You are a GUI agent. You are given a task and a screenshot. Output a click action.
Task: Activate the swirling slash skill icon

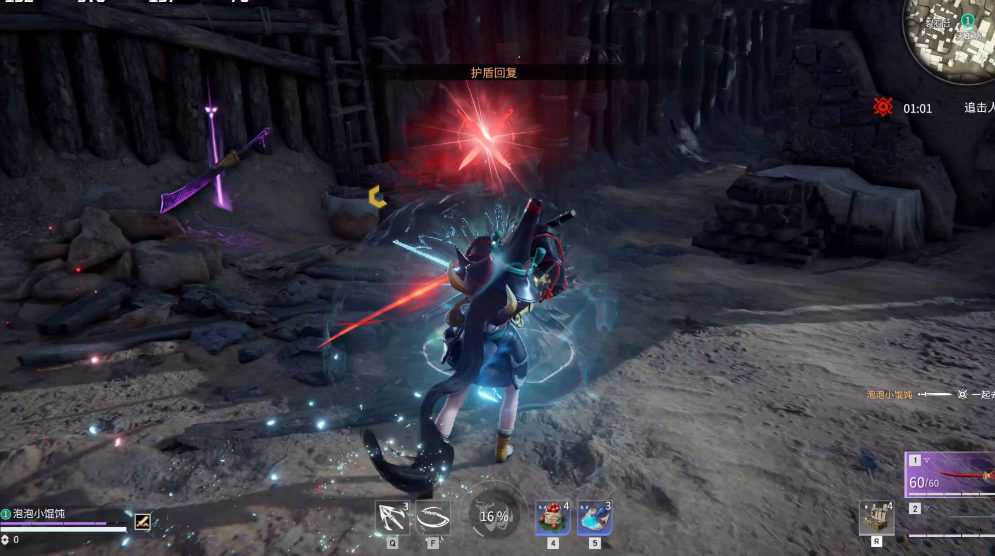pos(433,517)
